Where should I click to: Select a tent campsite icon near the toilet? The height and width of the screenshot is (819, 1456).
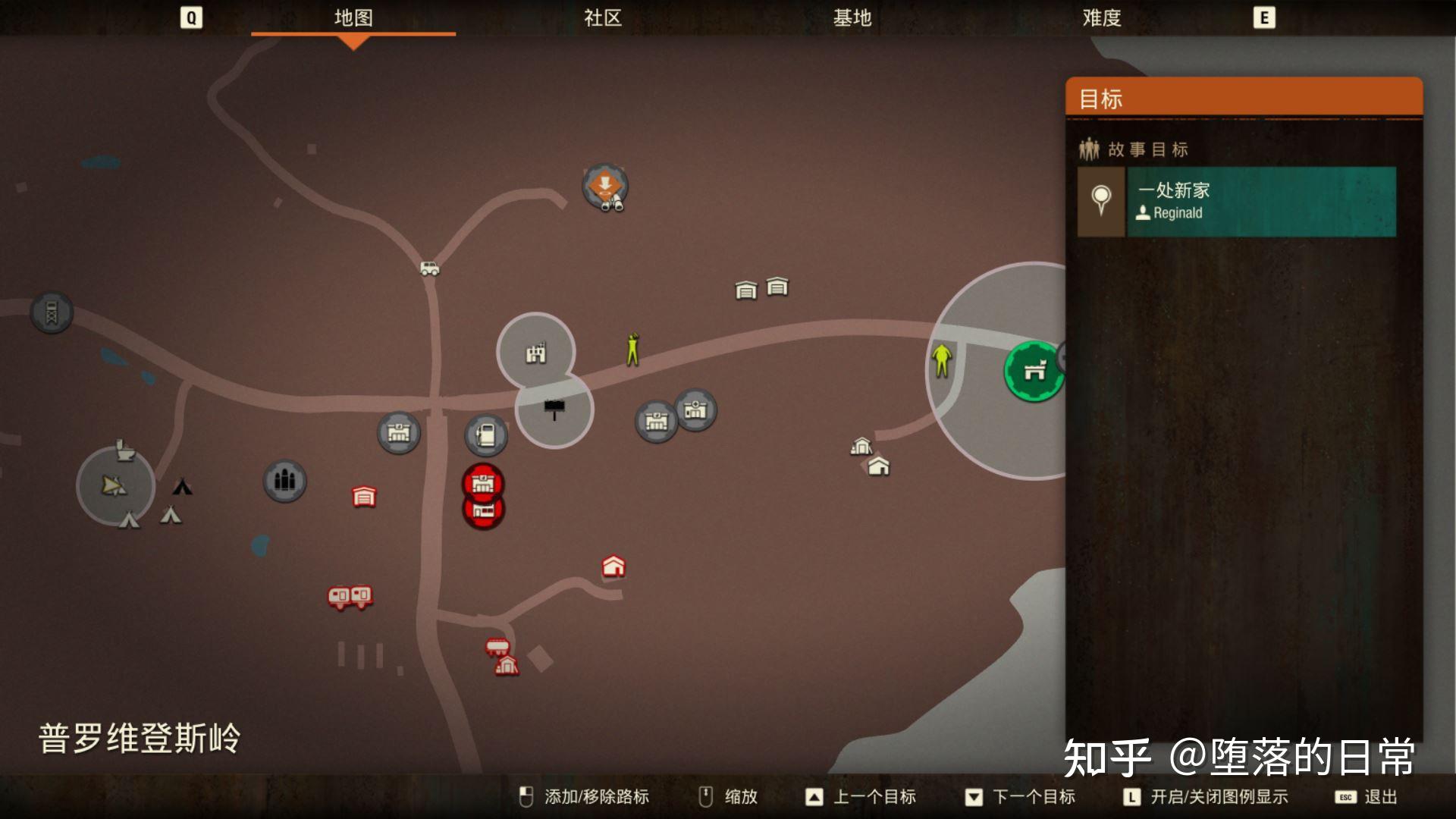tap(170, 516)
